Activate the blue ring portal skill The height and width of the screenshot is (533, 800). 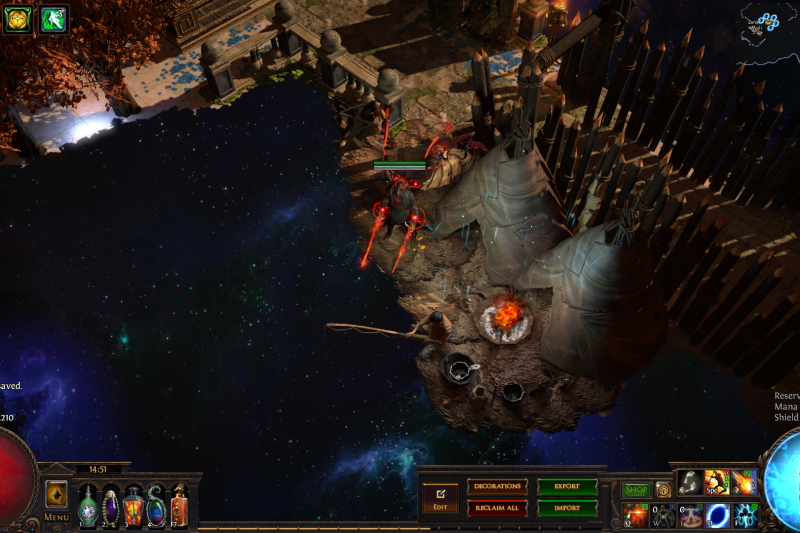[717, 515]
